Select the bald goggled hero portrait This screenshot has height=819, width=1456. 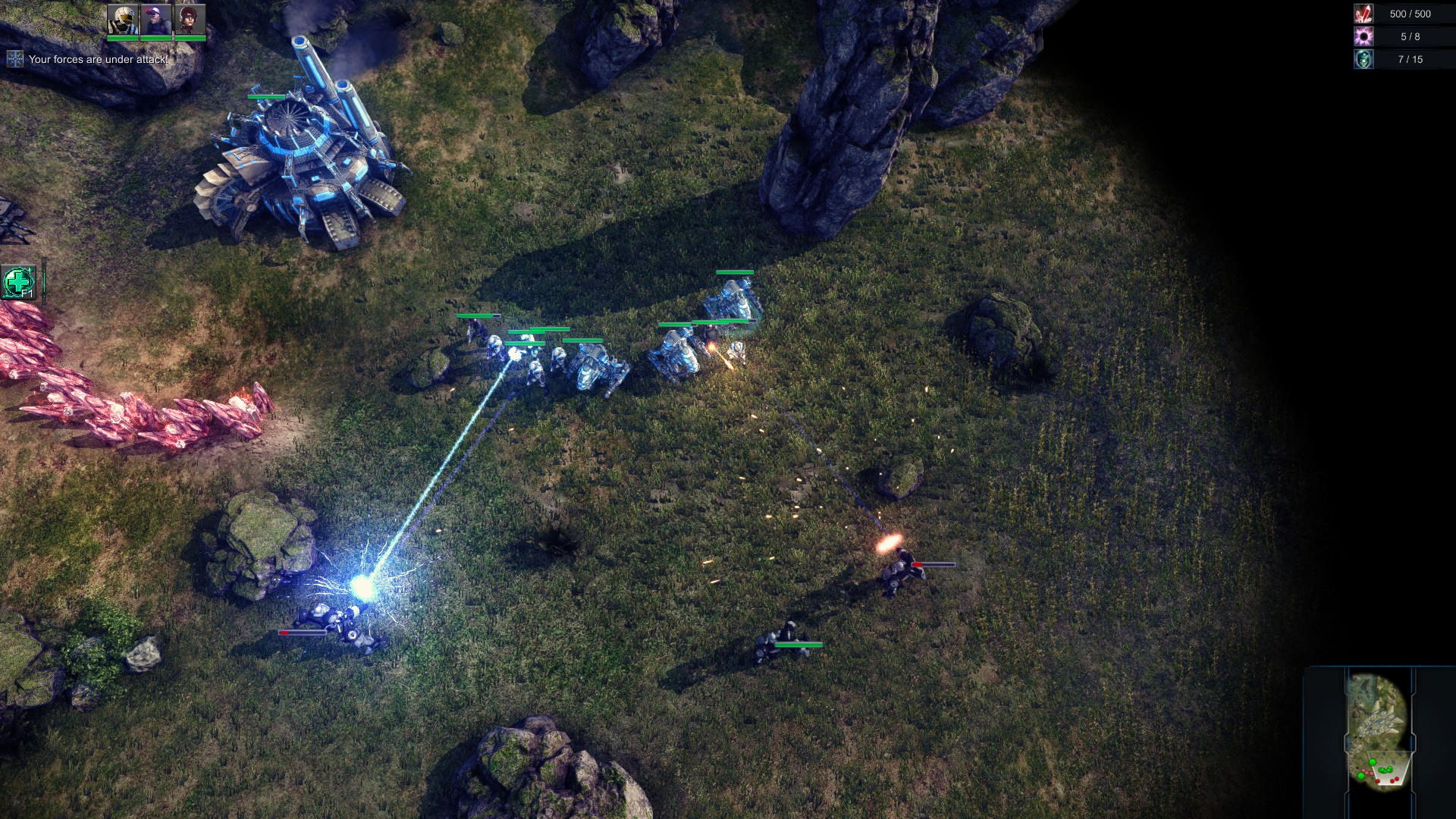click(155, 20)
